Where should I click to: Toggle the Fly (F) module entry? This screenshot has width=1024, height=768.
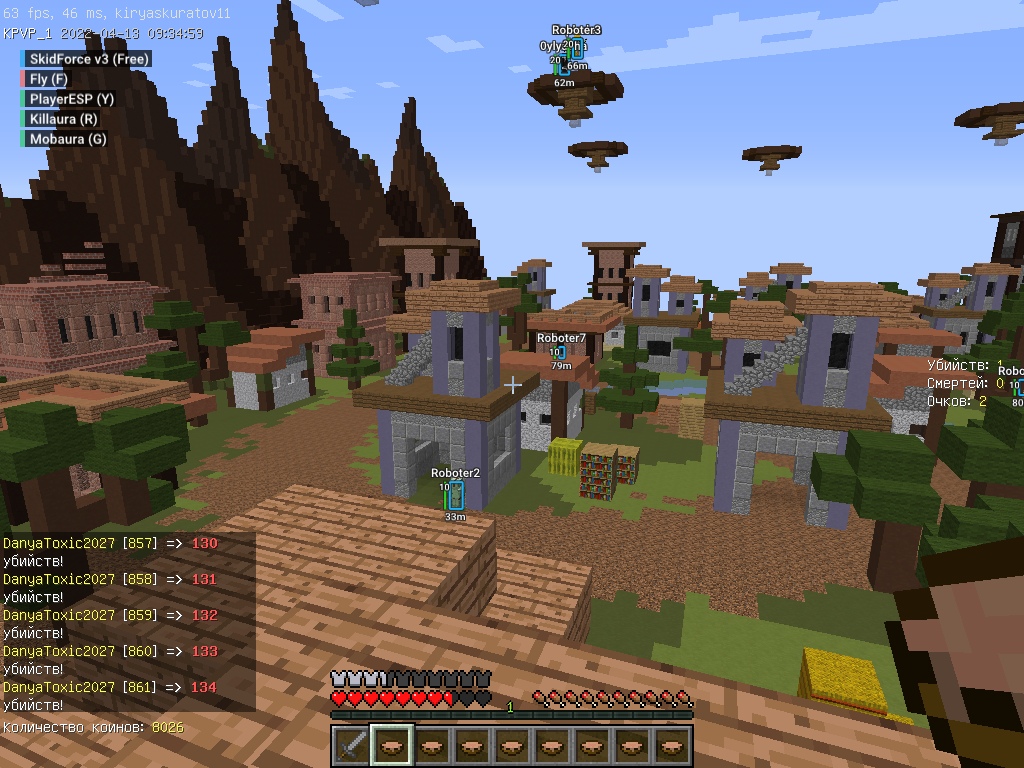coord(48,79)
